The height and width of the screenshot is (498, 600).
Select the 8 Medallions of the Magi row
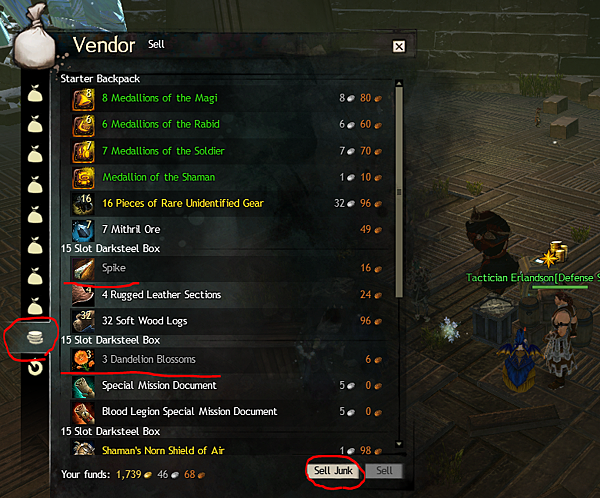point(160,98)
